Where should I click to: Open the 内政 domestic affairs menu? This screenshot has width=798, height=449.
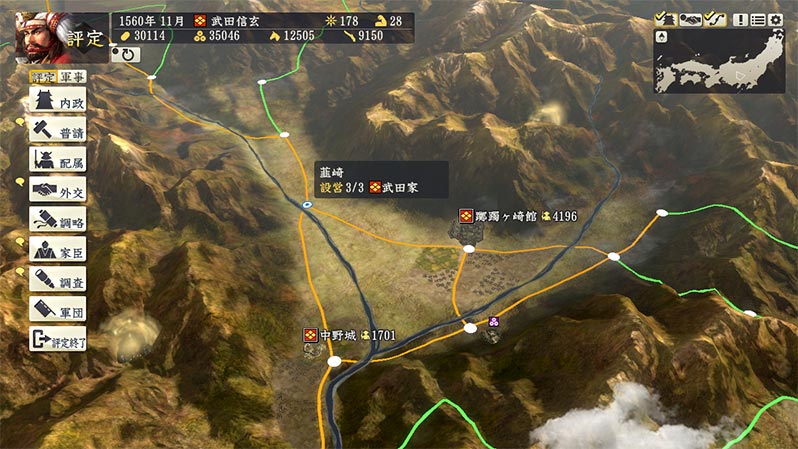[x=57, y=101]
